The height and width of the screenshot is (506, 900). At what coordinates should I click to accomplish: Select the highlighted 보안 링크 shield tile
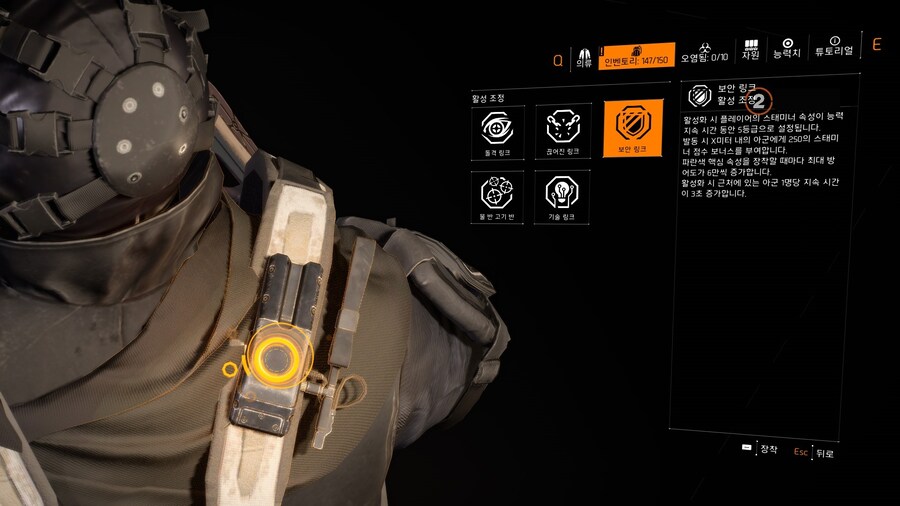point(632,130)
